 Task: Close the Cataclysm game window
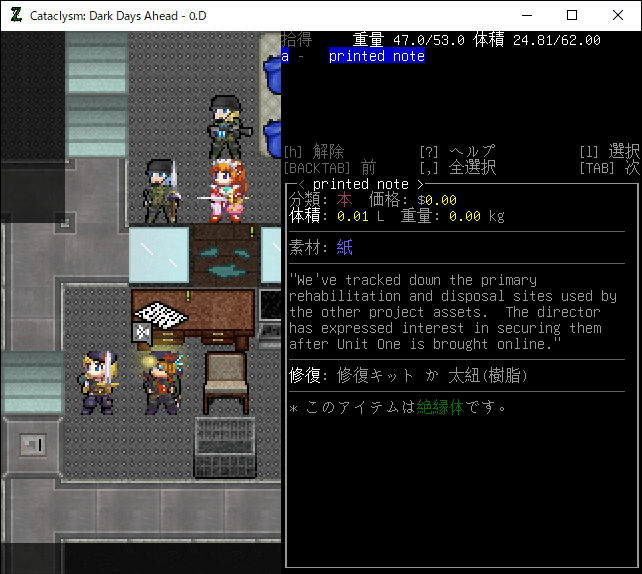coord(617,15)
